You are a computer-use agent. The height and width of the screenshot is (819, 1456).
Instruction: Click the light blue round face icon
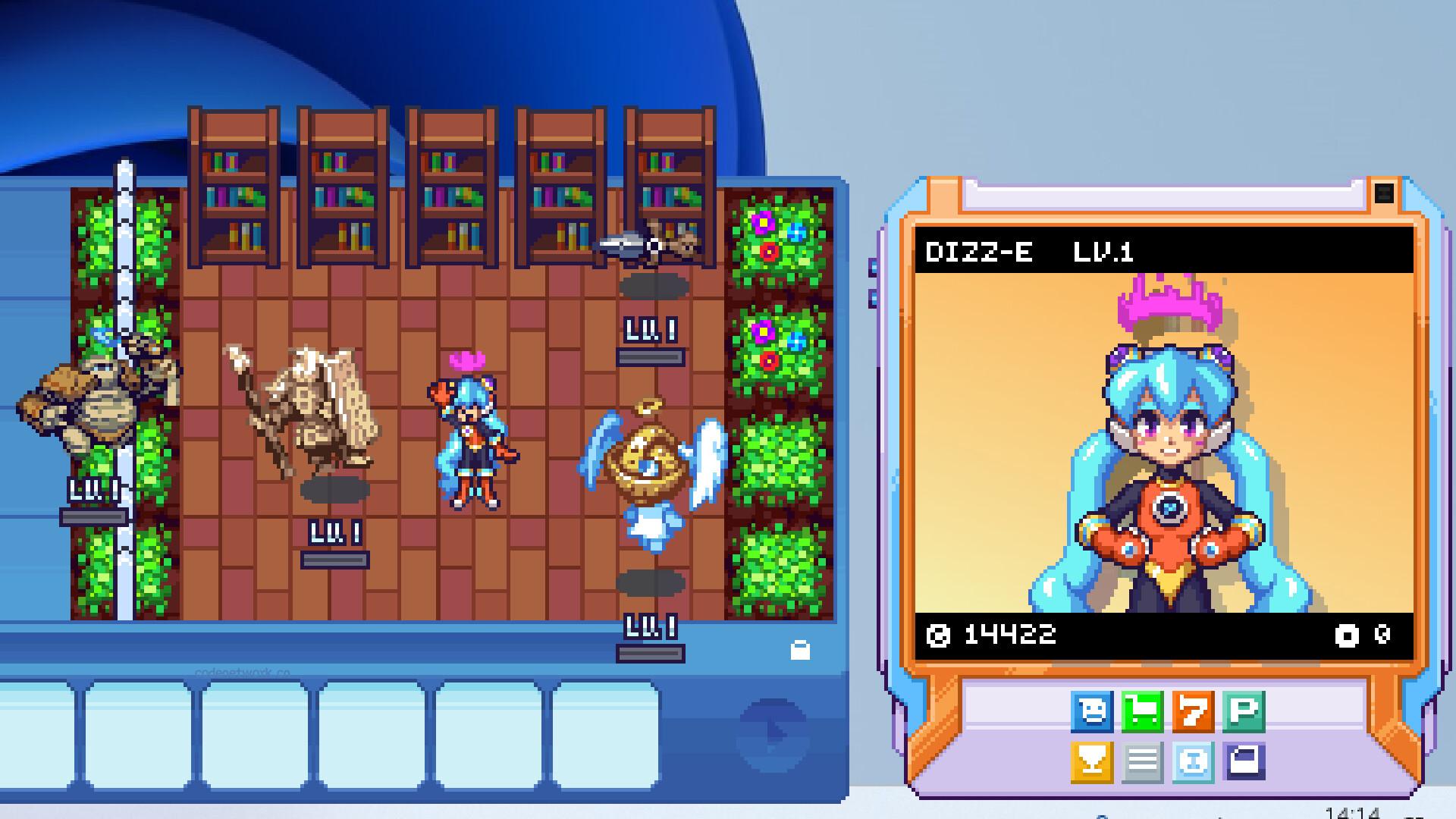(1193, 761)
